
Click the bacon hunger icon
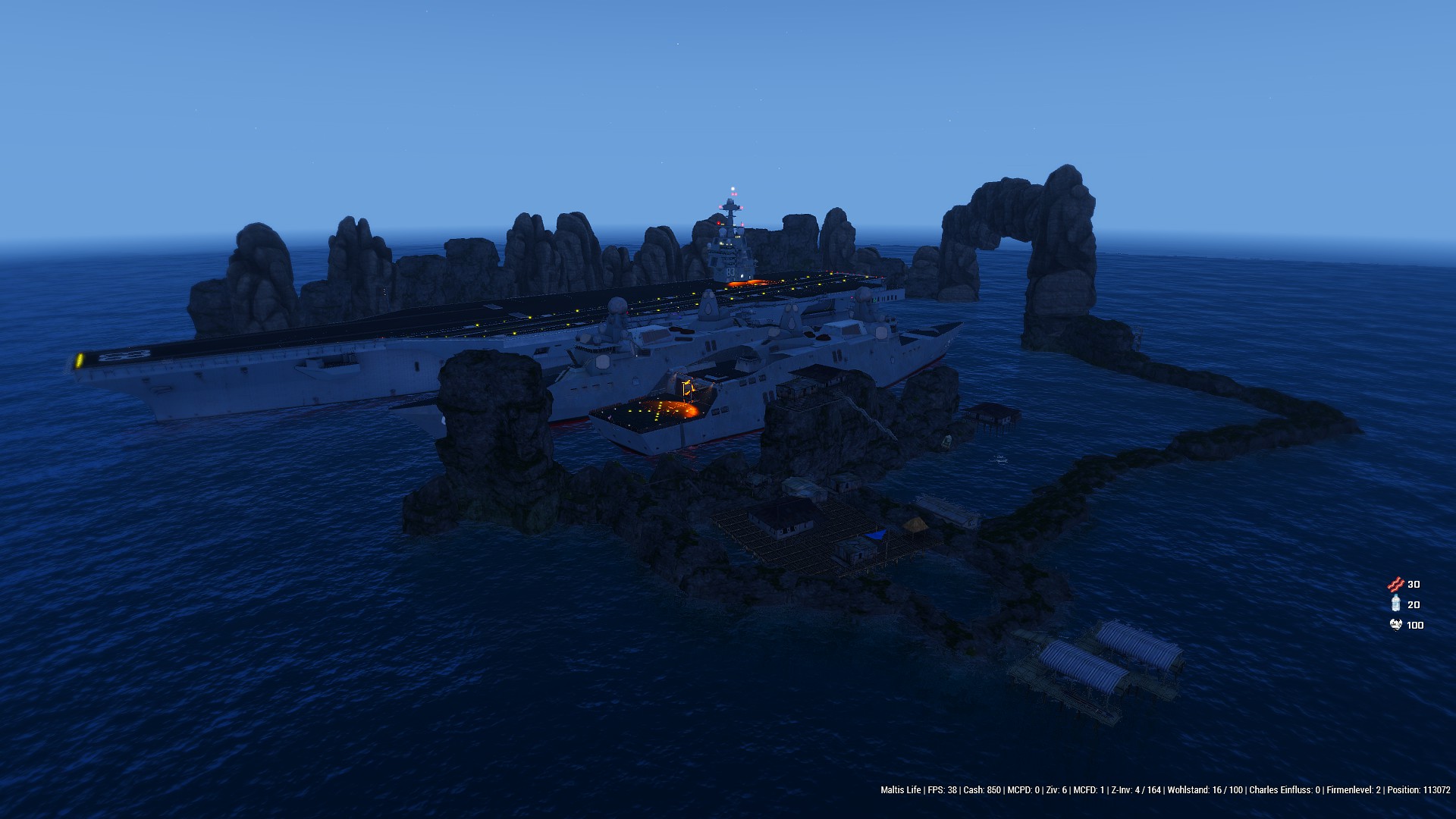pos(1395,584)
